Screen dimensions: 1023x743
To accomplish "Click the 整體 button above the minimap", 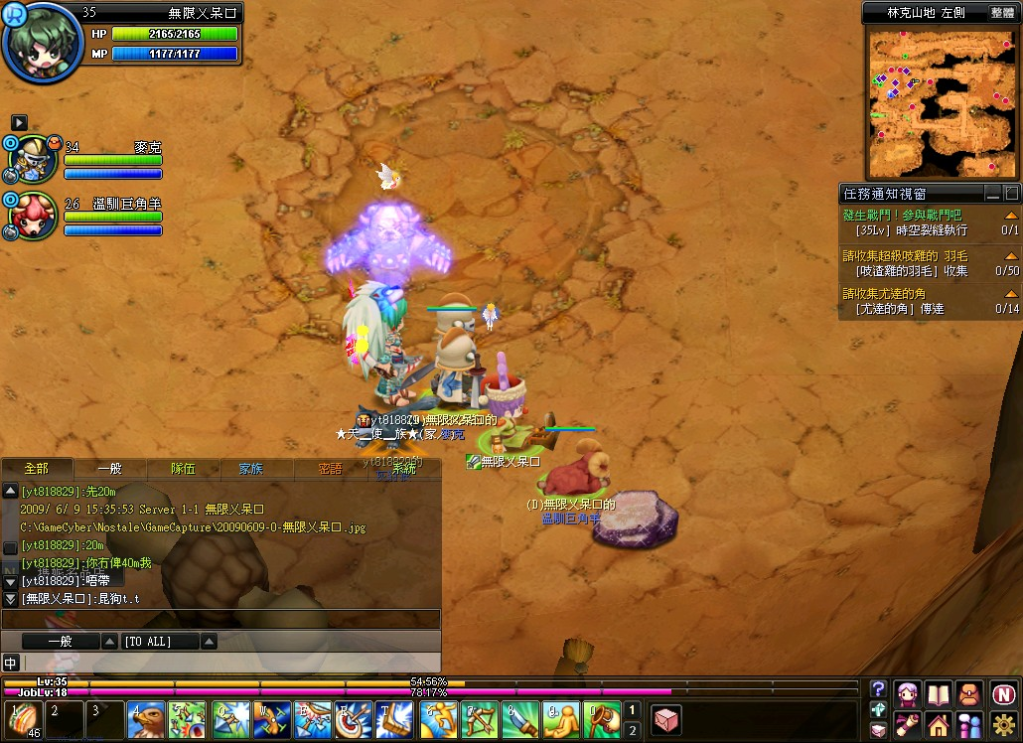I will (1002, 13).
